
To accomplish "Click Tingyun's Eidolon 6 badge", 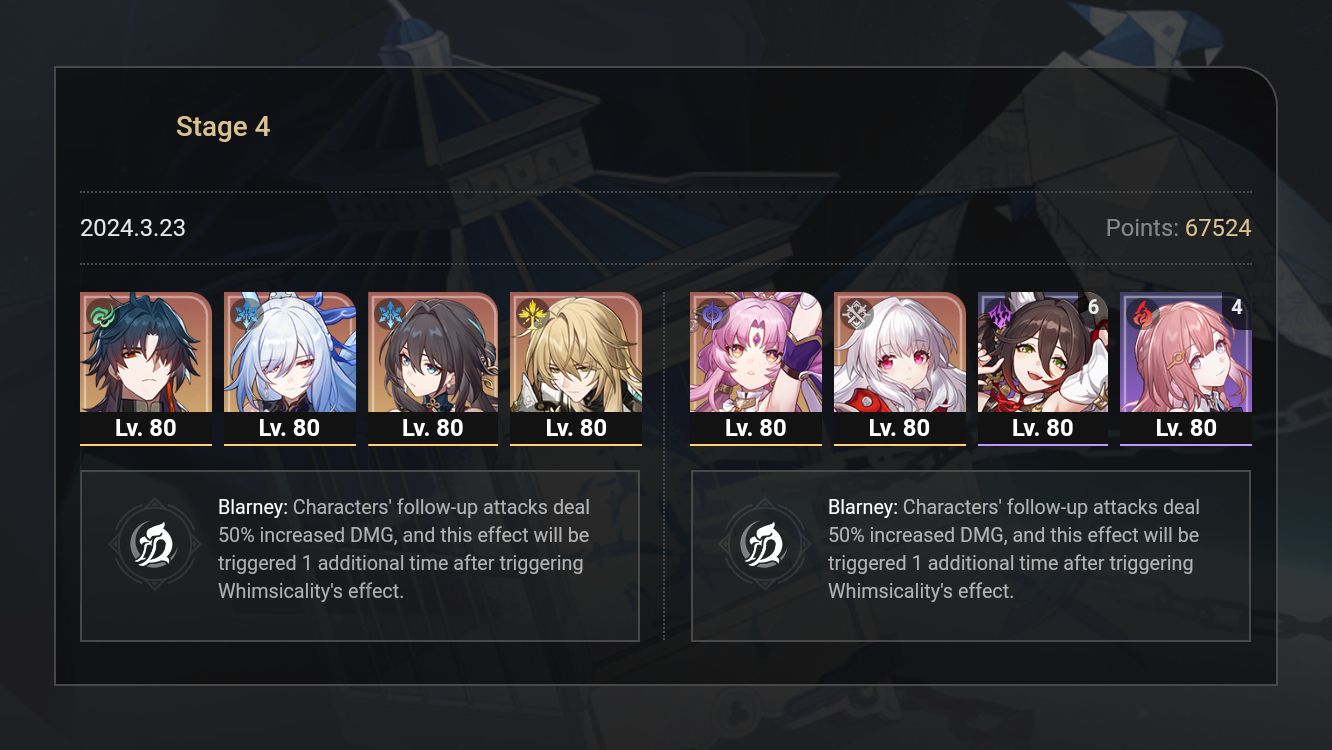I will tap(1092, 308).
